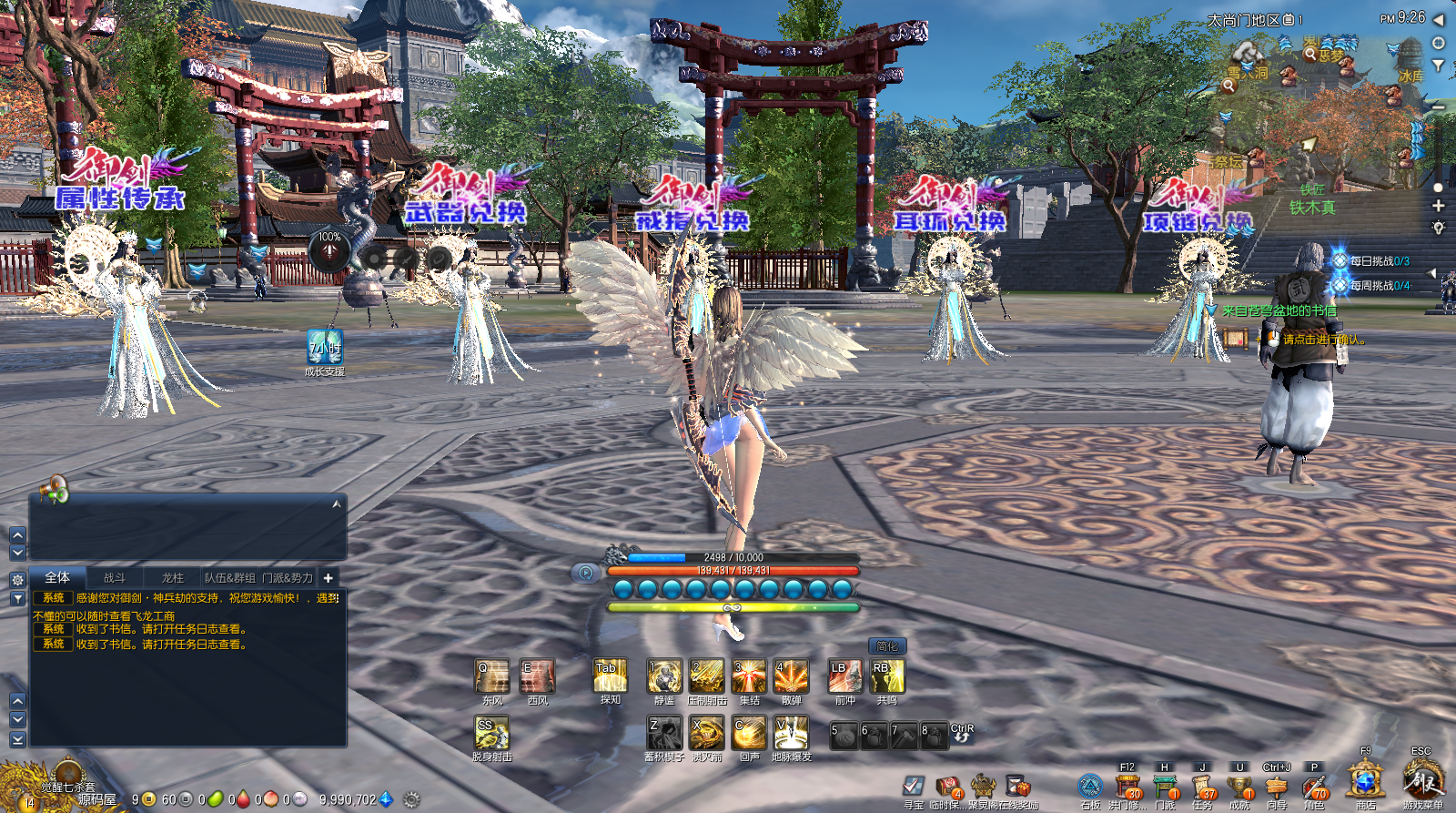Open the chat filter arrow below the gear

[16, 598]
